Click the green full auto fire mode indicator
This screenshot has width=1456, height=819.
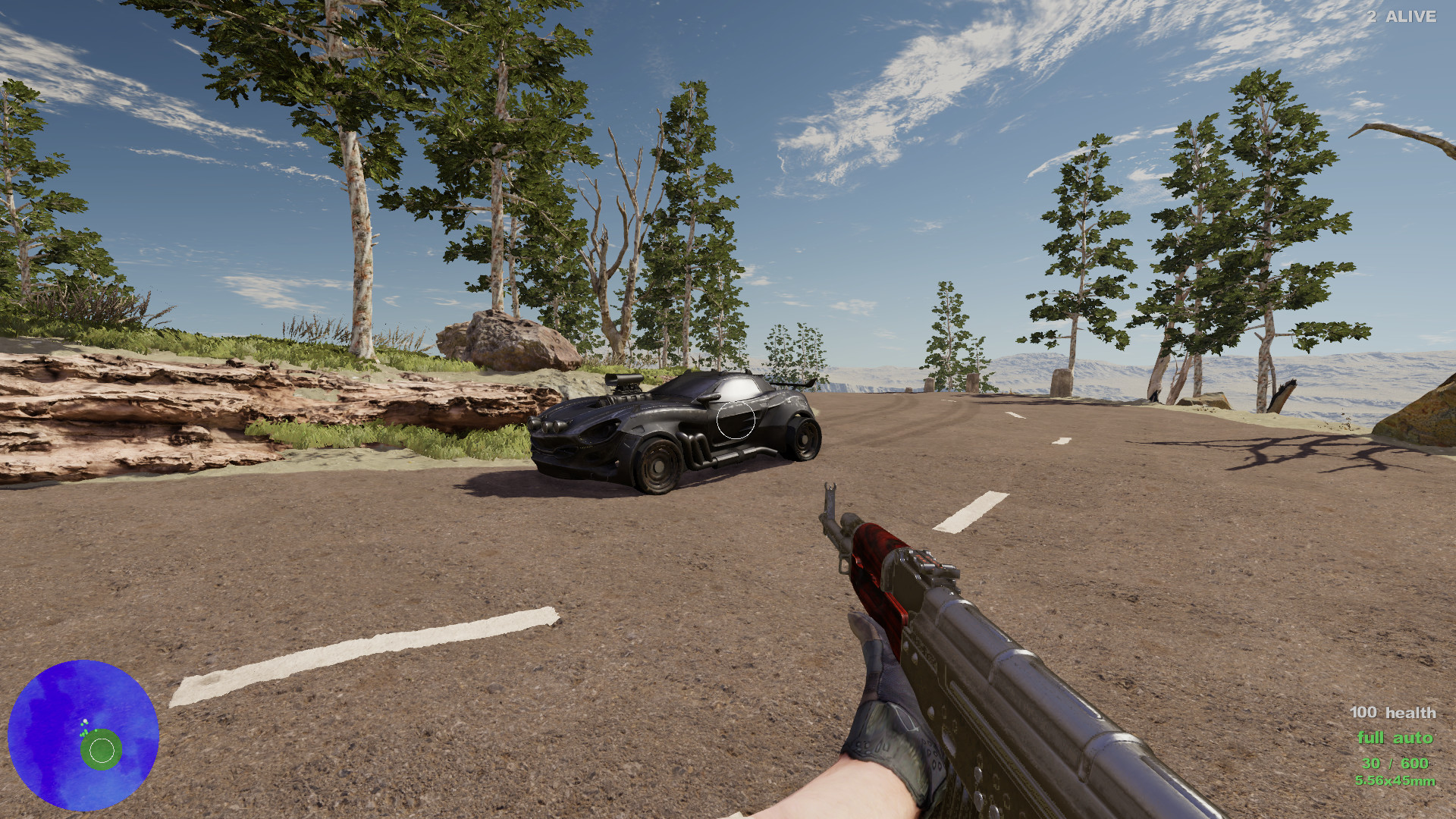click(x=1396, y=737)
